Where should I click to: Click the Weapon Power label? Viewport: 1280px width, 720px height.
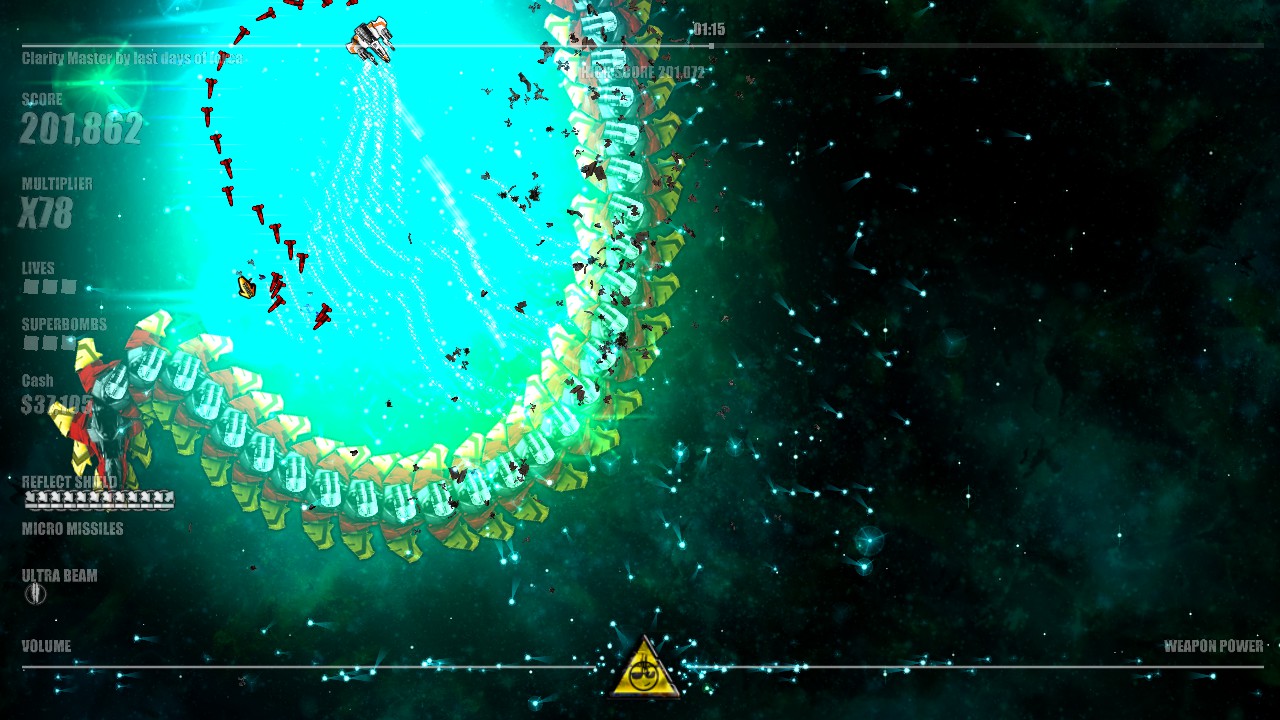tap(1213, 645)
